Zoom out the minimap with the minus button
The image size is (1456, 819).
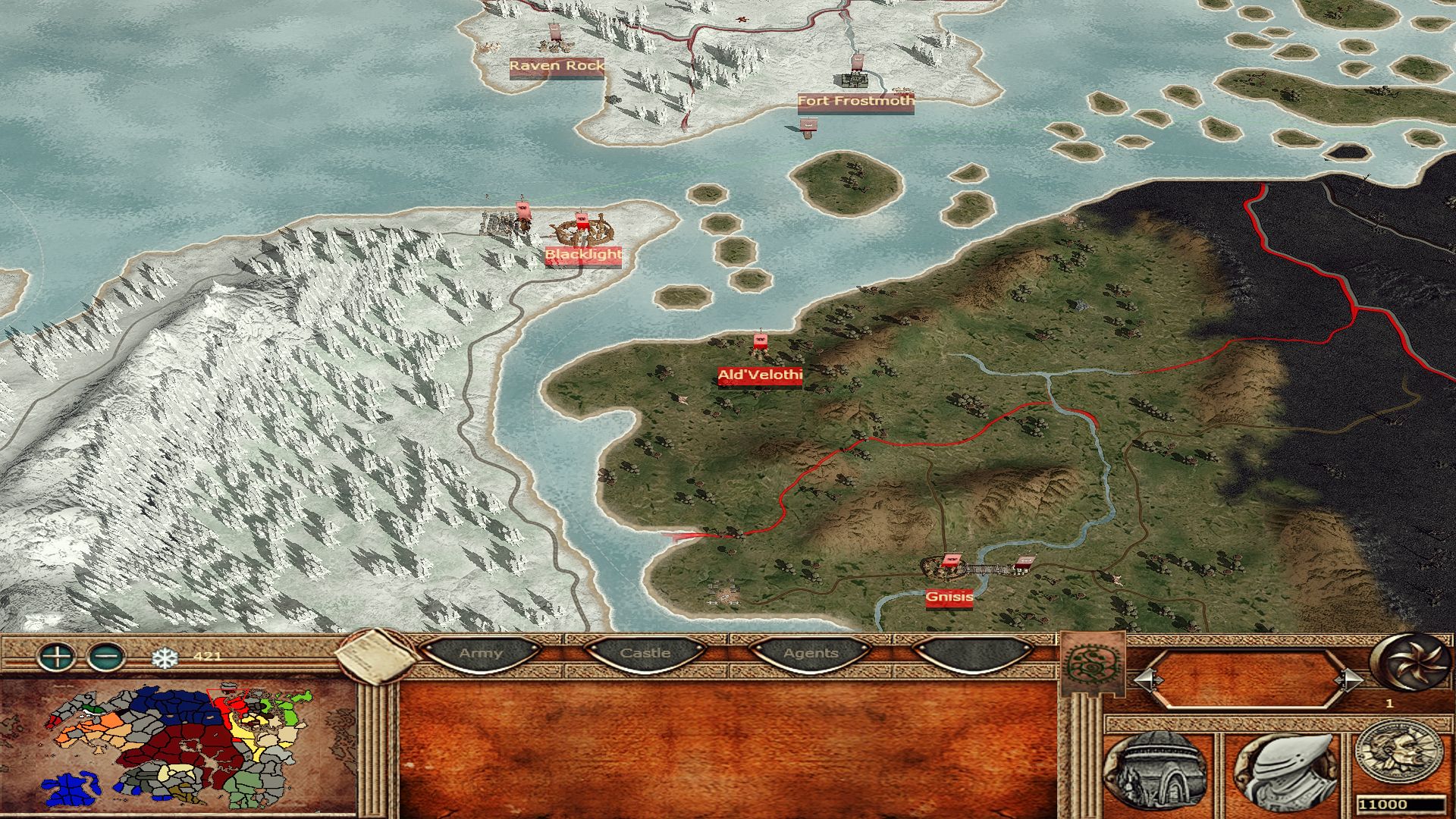[107, 656]
